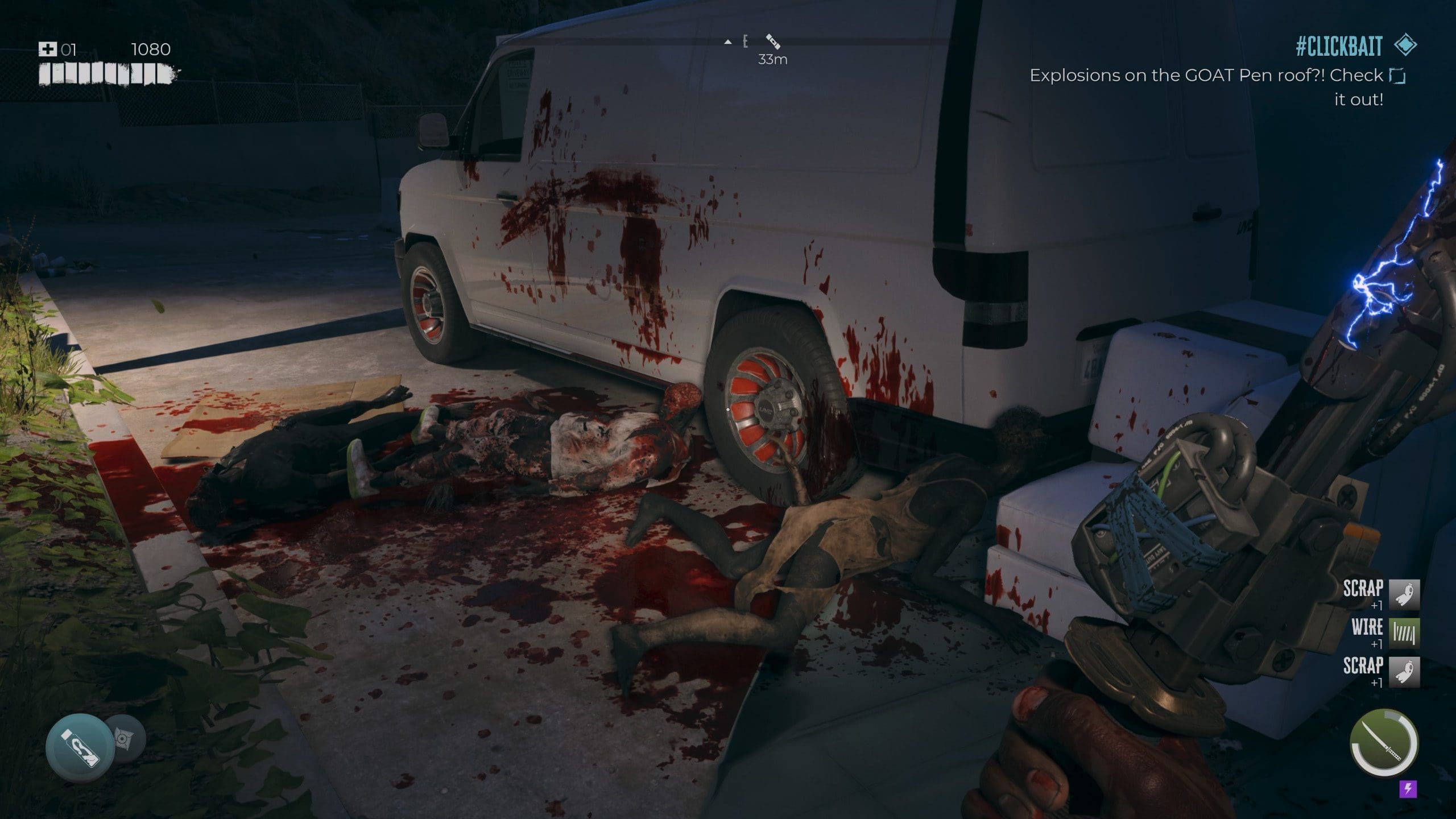Viewport: 1456px width, 819px height.
Task: Select the equipped katana weapon icon
Action: click(x=1383, y=742)
